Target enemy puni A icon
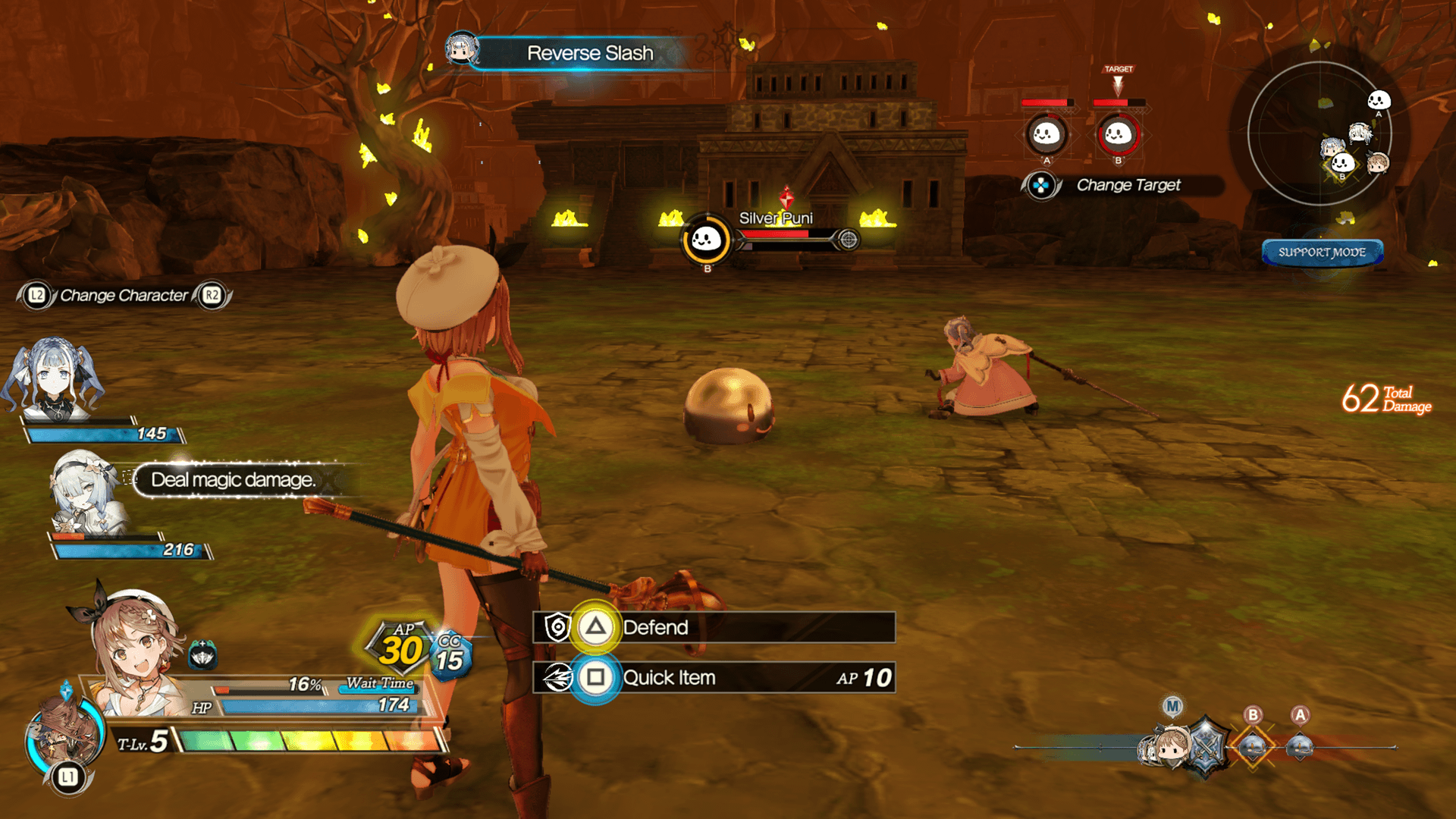This screenshot has width=1456, height=819. pos(1046,134)
